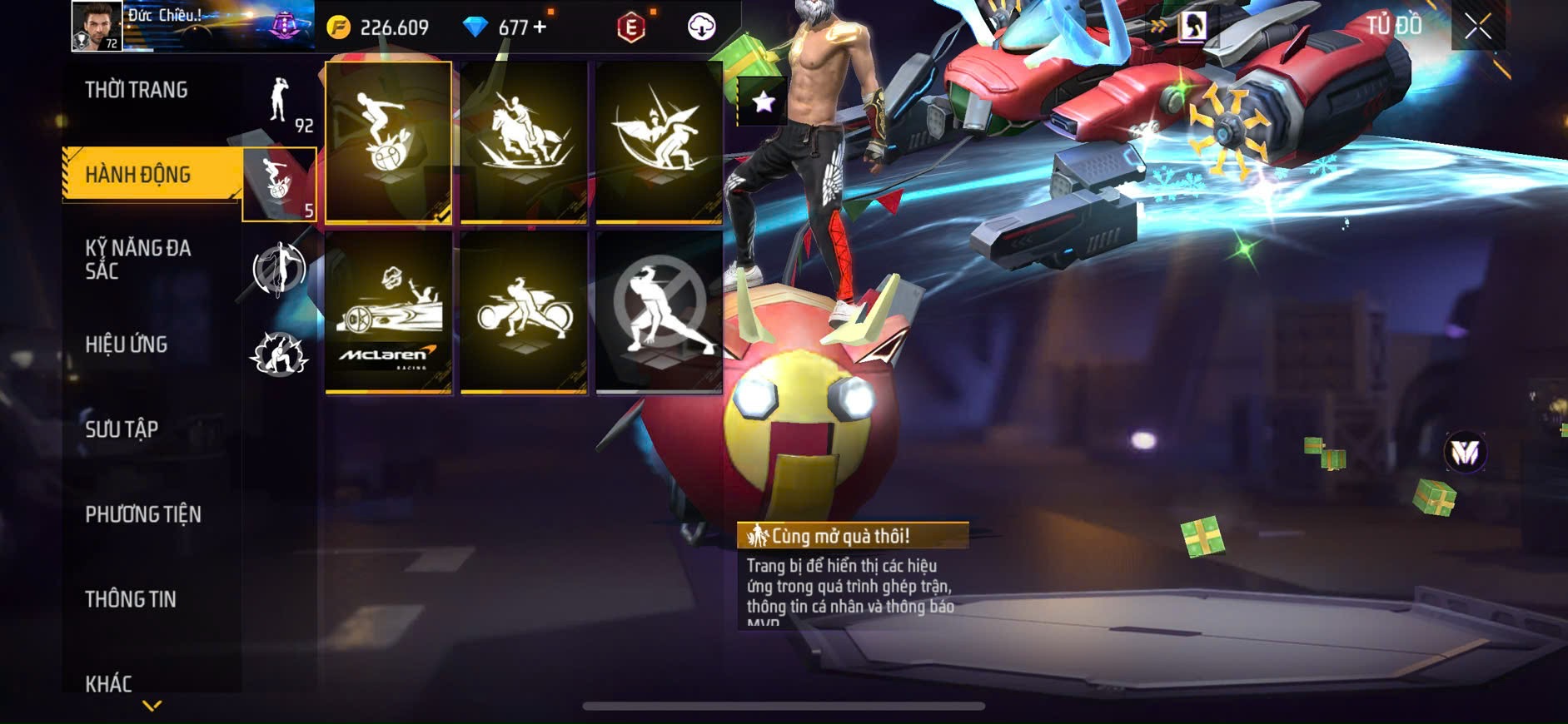Image resolution: width=1568 pixels, height=724 pixels.
Task: Show the Thông Tin section
Action: [x=131, y=599]
